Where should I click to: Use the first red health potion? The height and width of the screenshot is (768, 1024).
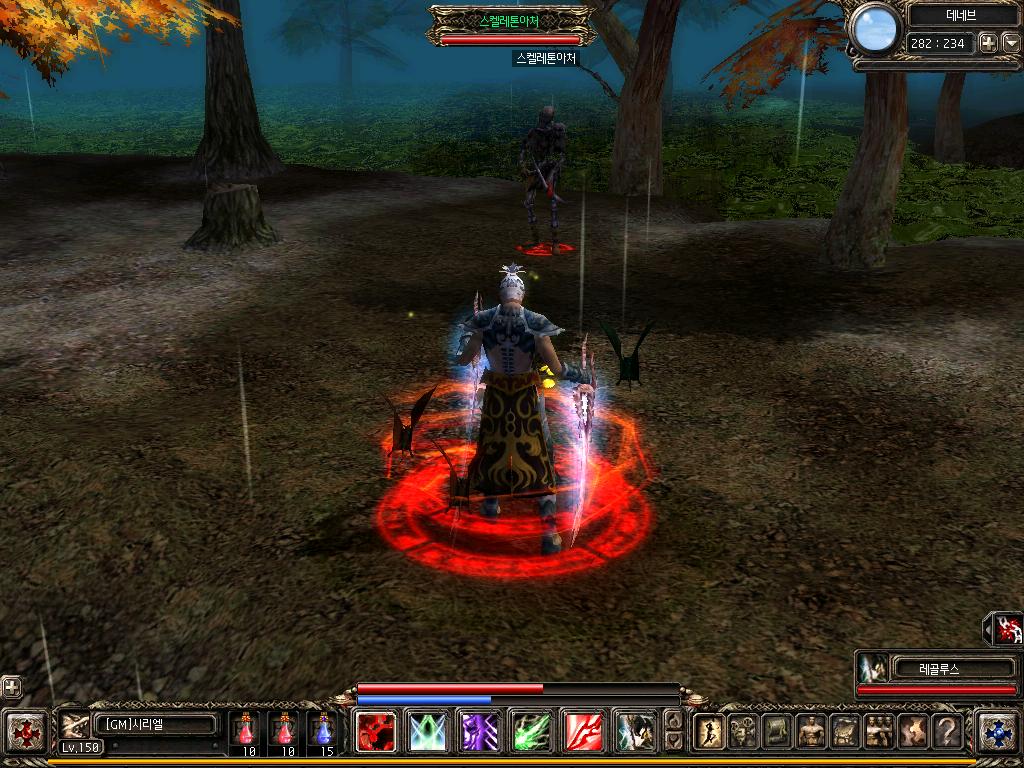point(246,730)
